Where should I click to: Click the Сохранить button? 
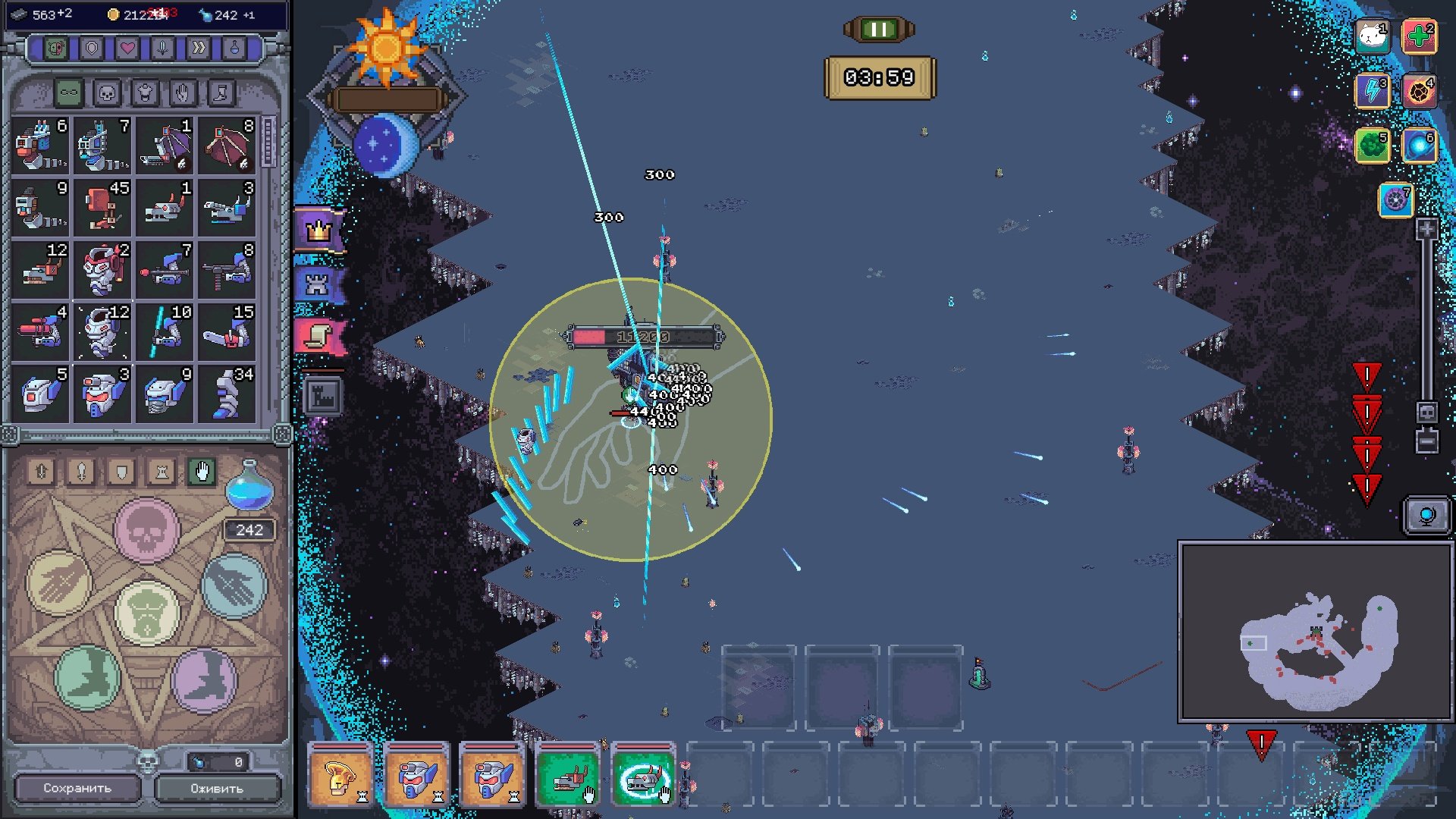point(77,788)
